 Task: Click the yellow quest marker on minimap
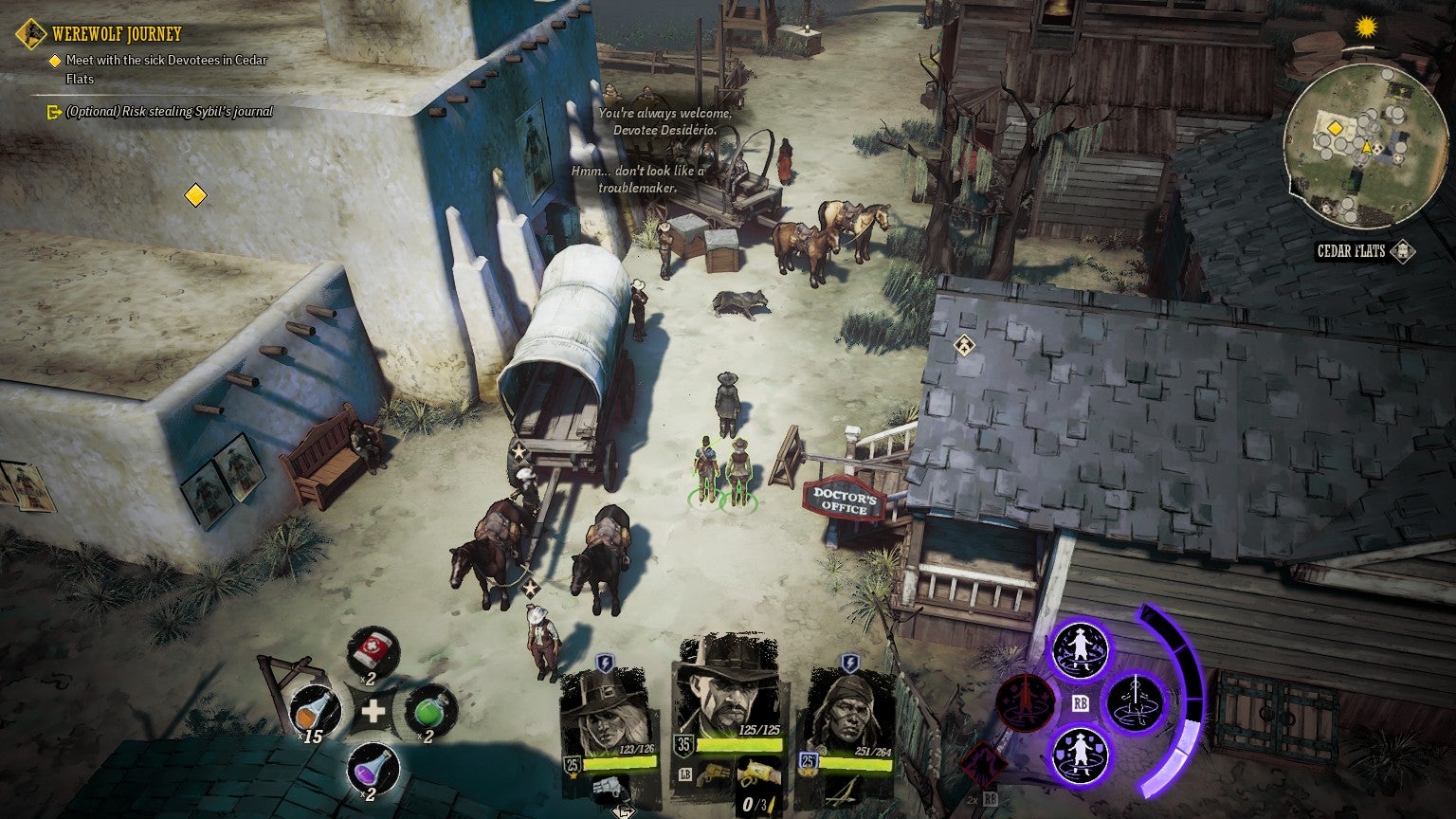coord(1335,127)
